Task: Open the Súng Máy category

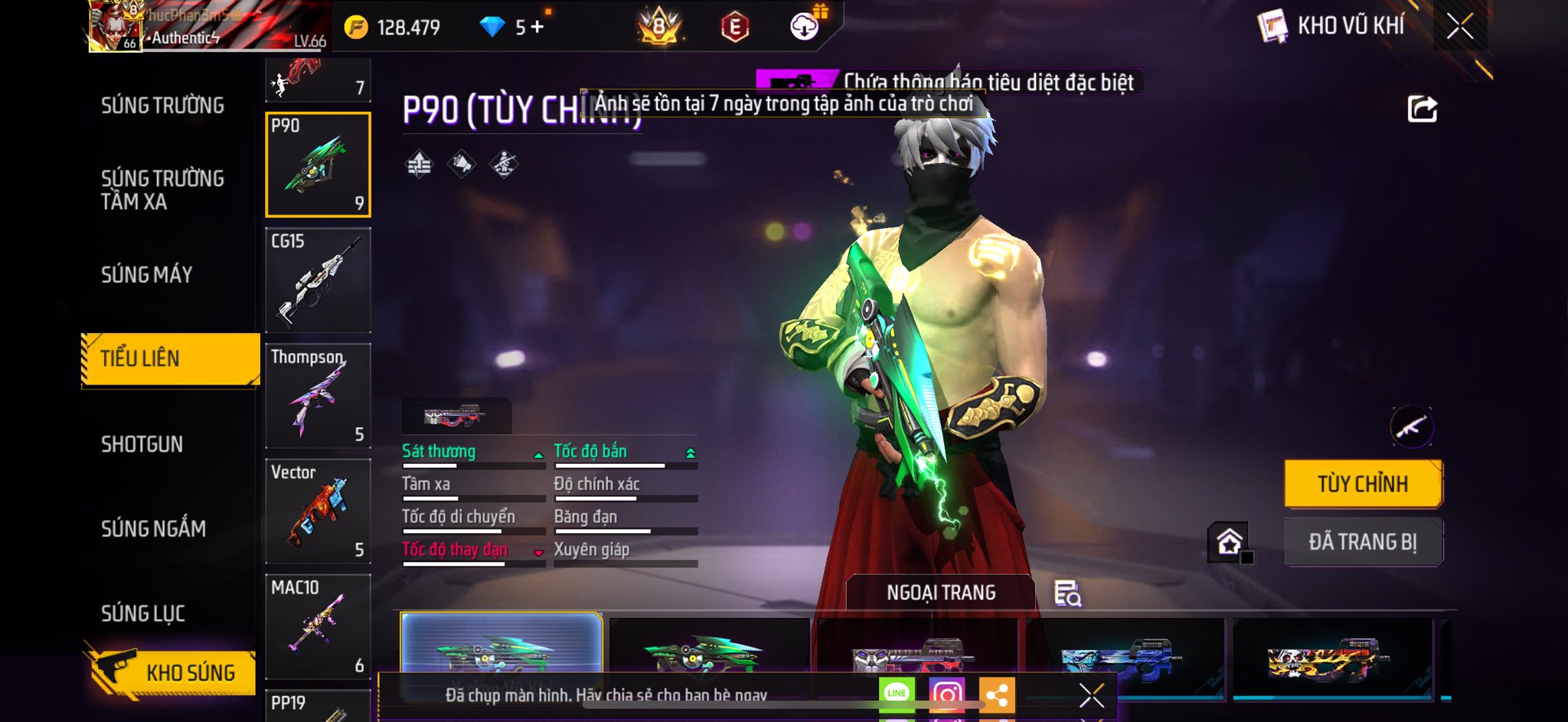Action: click(147, 275)
